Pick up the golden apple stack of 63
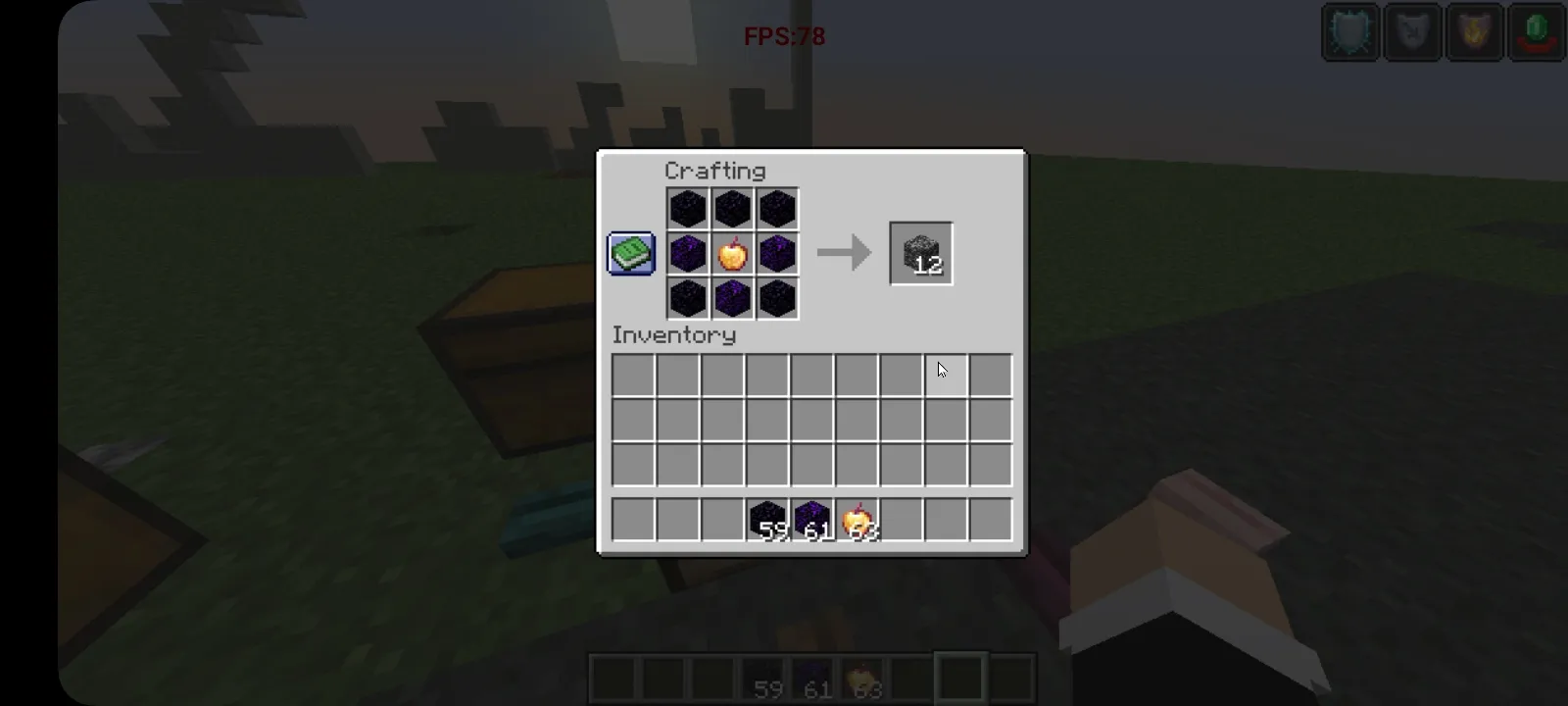The image size is (1568, 706). click(x=857, y=520)
